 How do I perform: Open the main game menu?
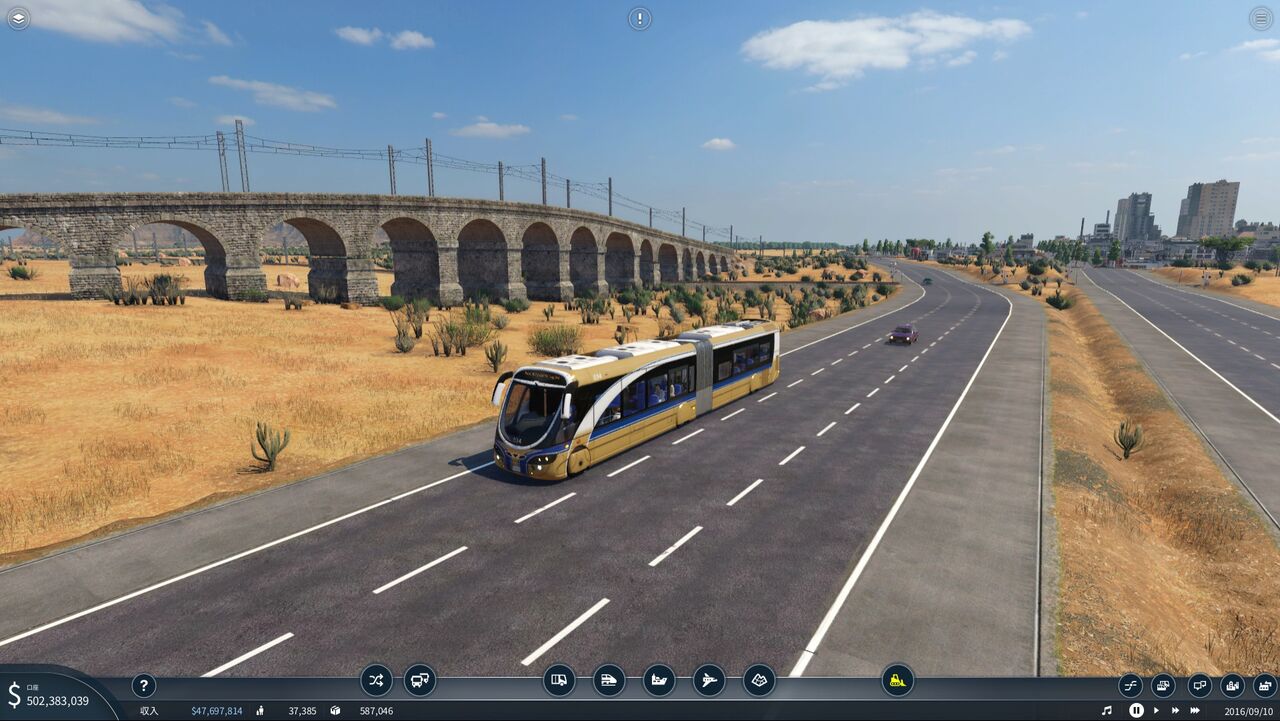tap(1261, 18)
